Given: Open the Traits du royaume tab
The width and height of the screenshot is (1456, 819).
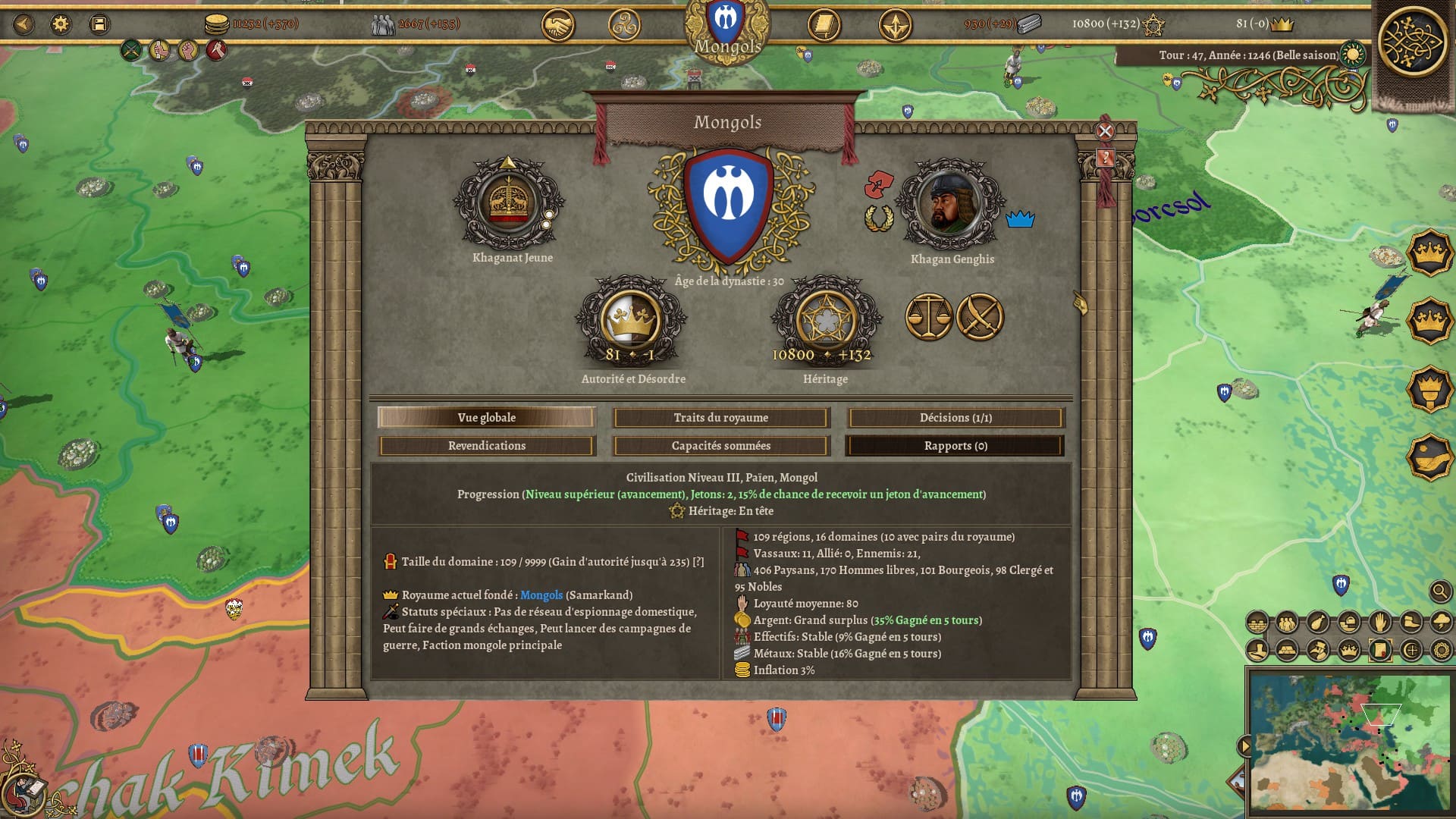Looking at the screenshot, I should [720, 418].
